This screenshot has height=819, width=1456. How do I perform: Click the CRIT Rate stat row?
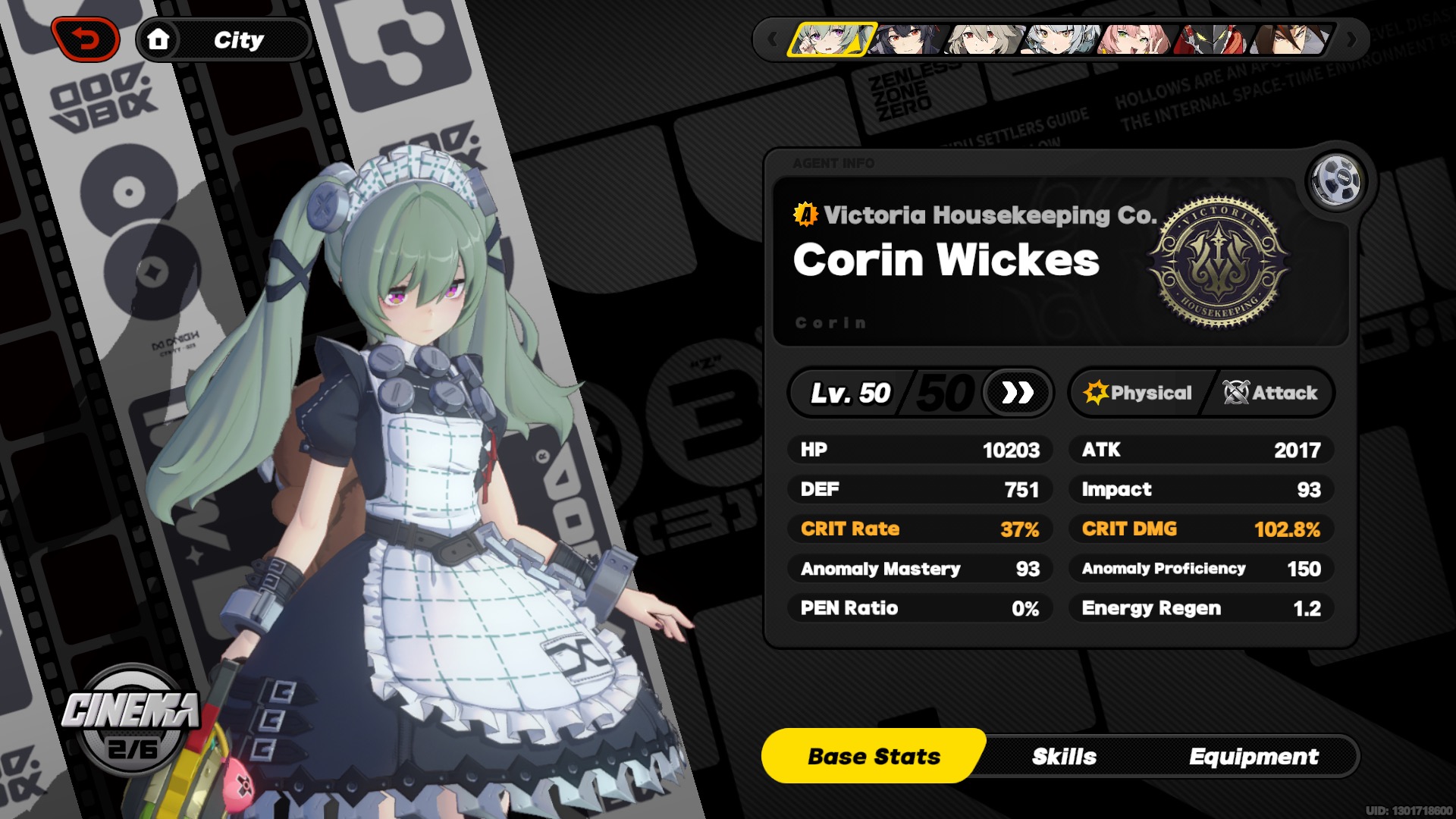pyautogui.click(x=920, y=529)
